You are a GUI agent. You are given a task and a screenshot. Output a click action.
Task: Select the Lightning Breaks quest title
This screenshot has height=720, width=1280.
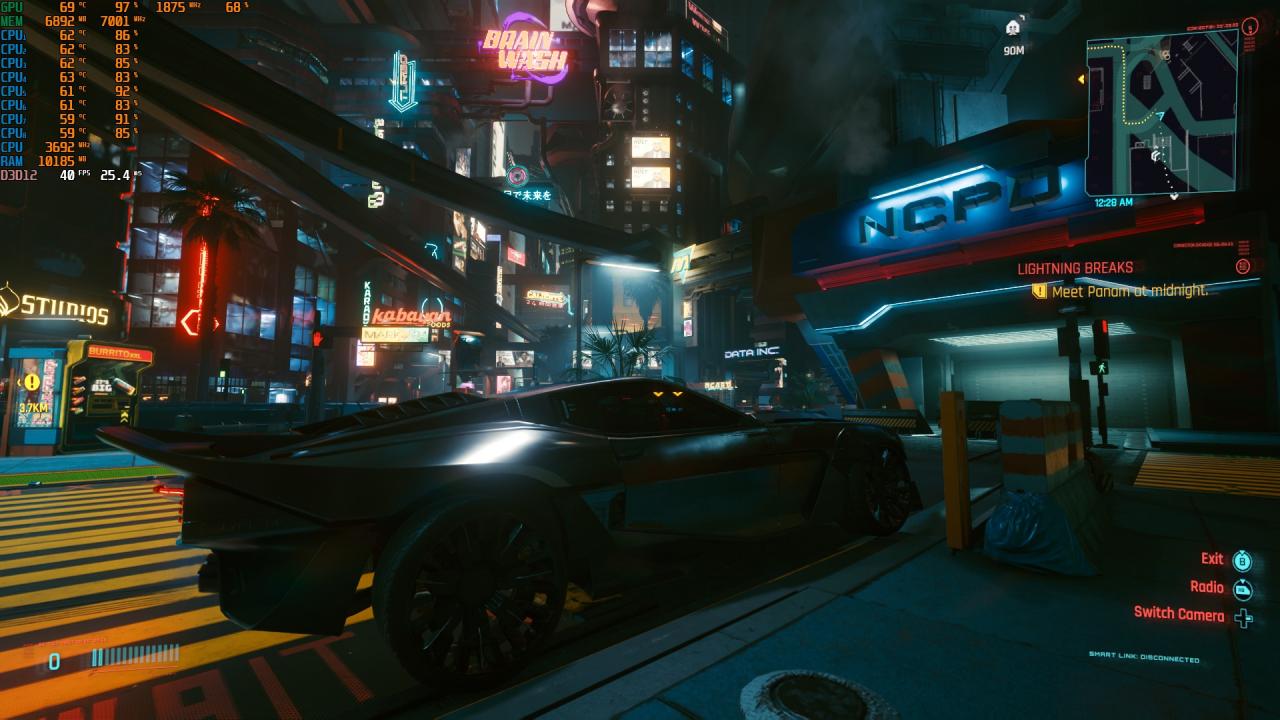pyautogui.click(x=1075, y=268)
